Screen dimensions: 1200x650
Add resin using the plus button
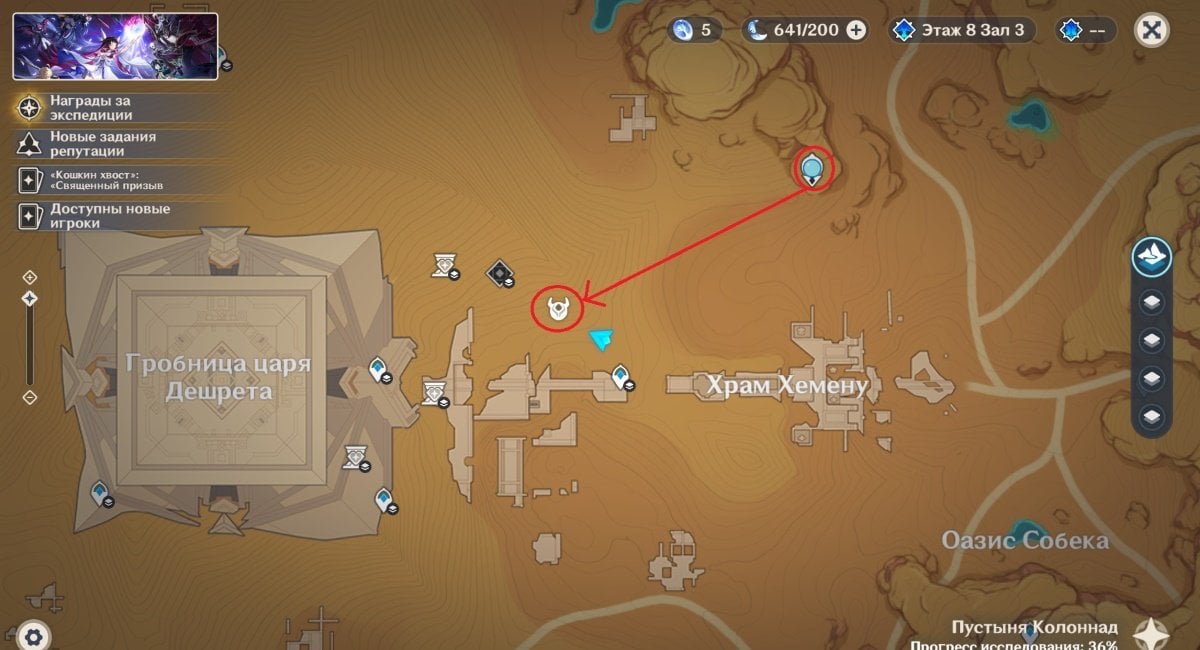pyautogui.click(x=856, y=30)
